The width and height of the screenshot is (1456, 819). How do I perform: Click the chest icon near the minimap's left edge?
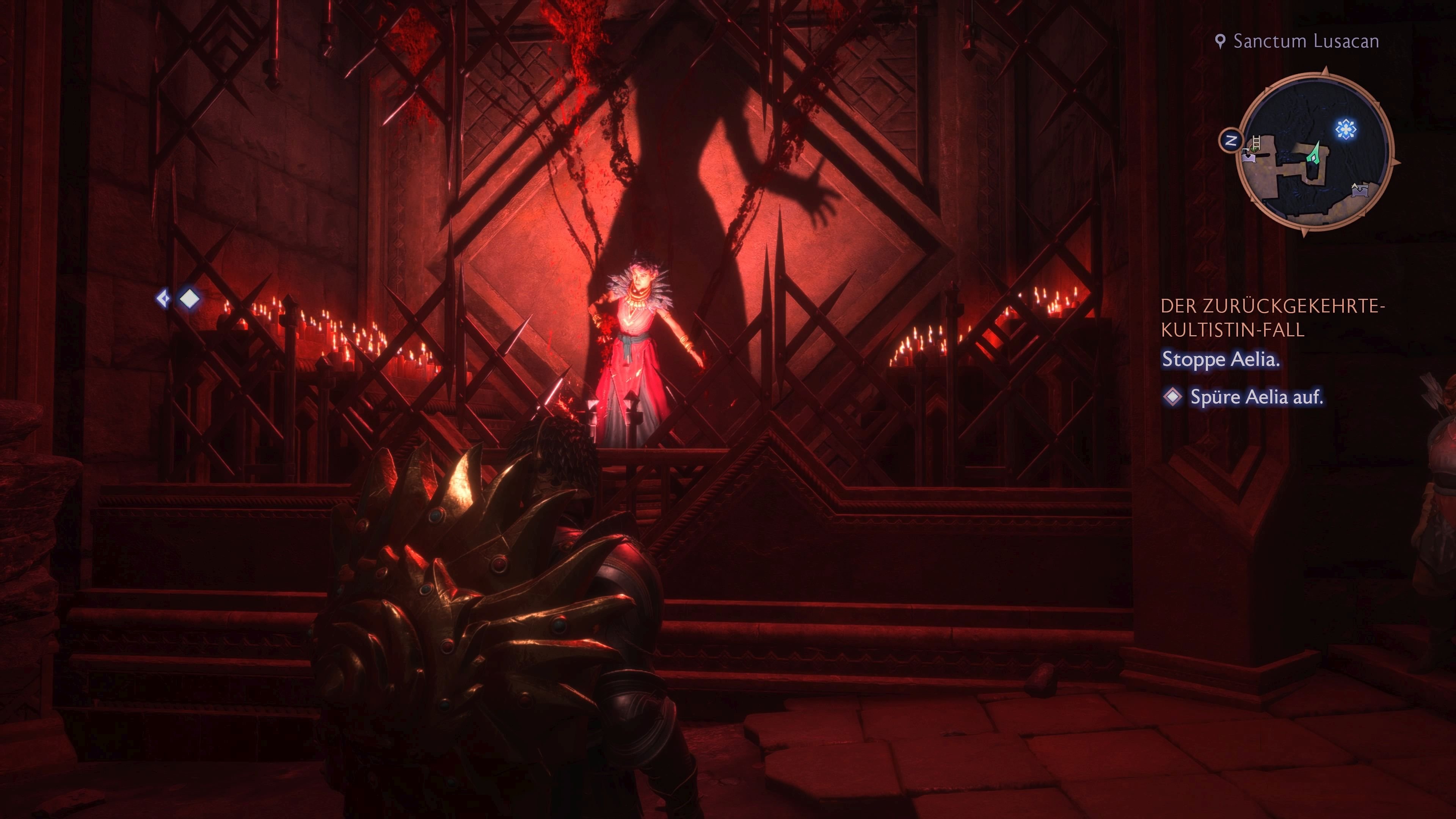tap(1249, 157)
